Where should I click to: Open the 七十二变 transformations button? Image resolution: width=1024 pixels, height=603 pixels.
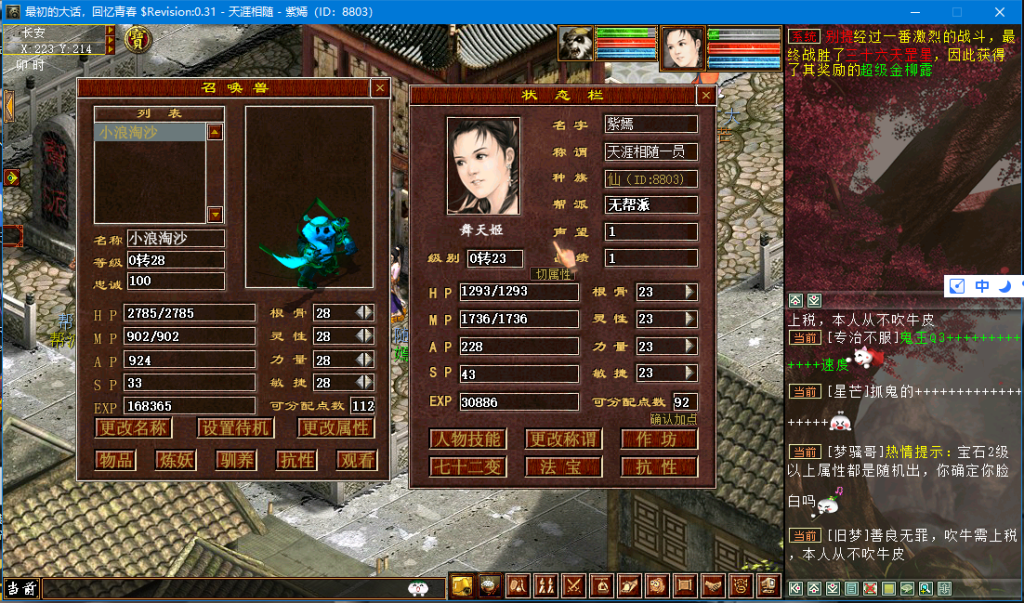click(x=467, y=467)
